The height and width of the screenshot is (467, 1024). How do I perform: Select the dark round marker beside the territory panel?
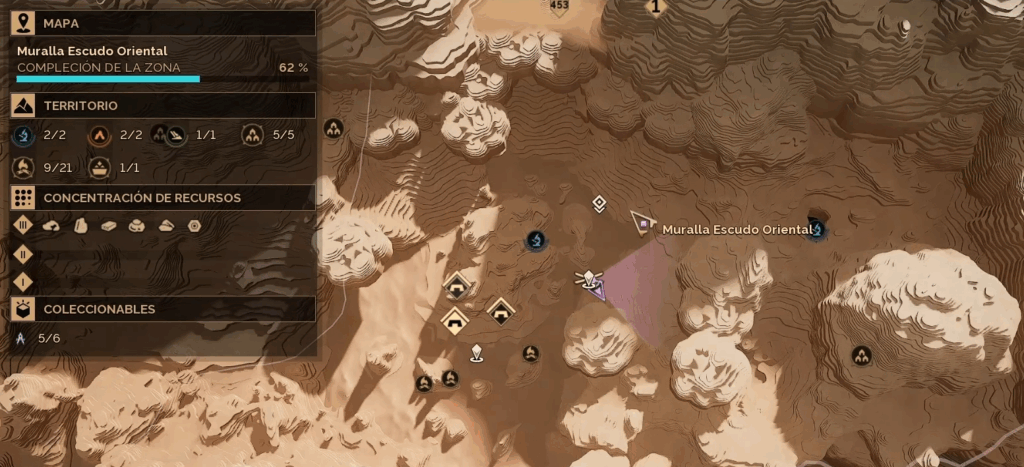tap(334, 128)
